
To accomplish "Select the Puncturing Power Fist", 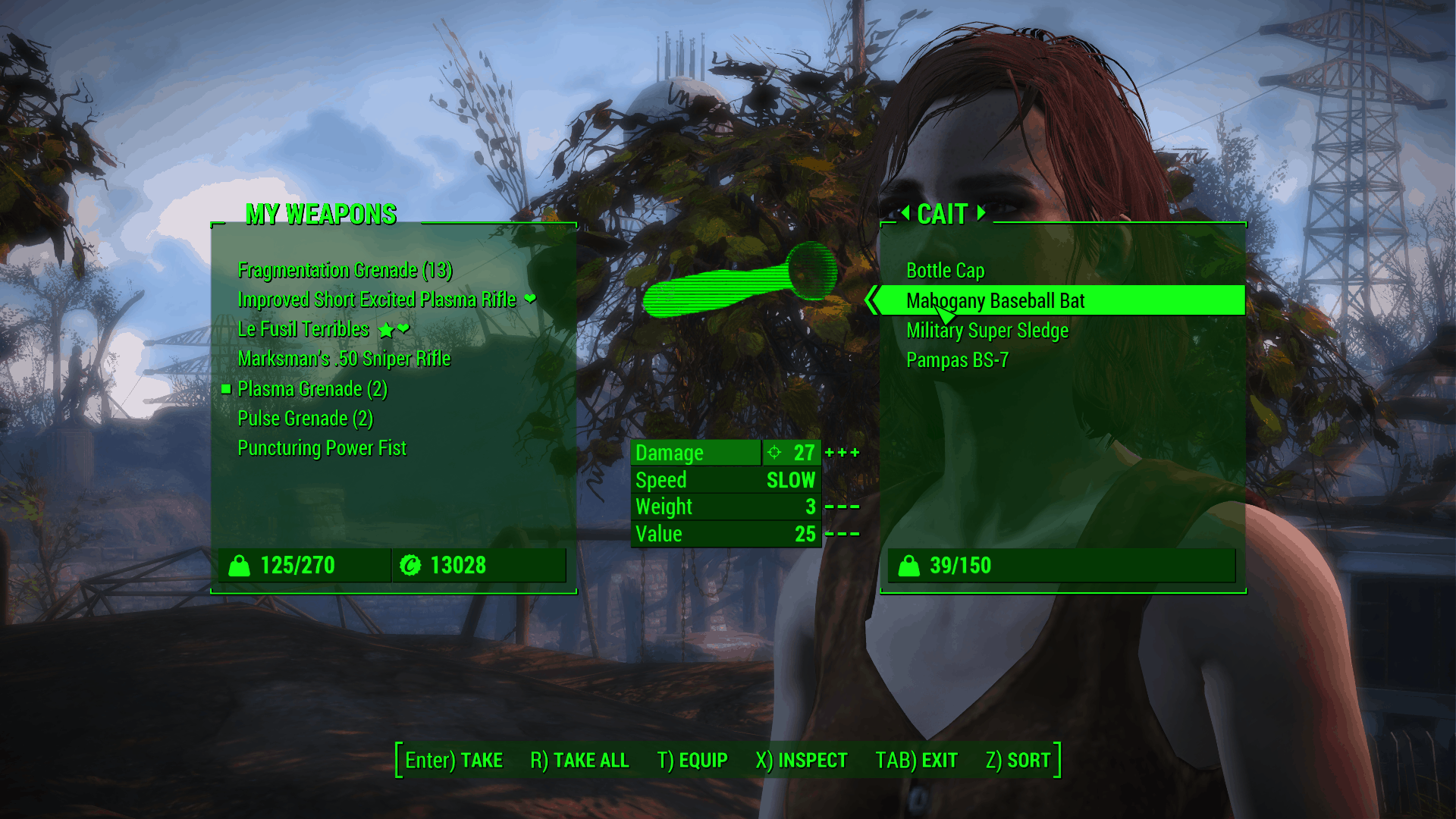I will [322, 448].
